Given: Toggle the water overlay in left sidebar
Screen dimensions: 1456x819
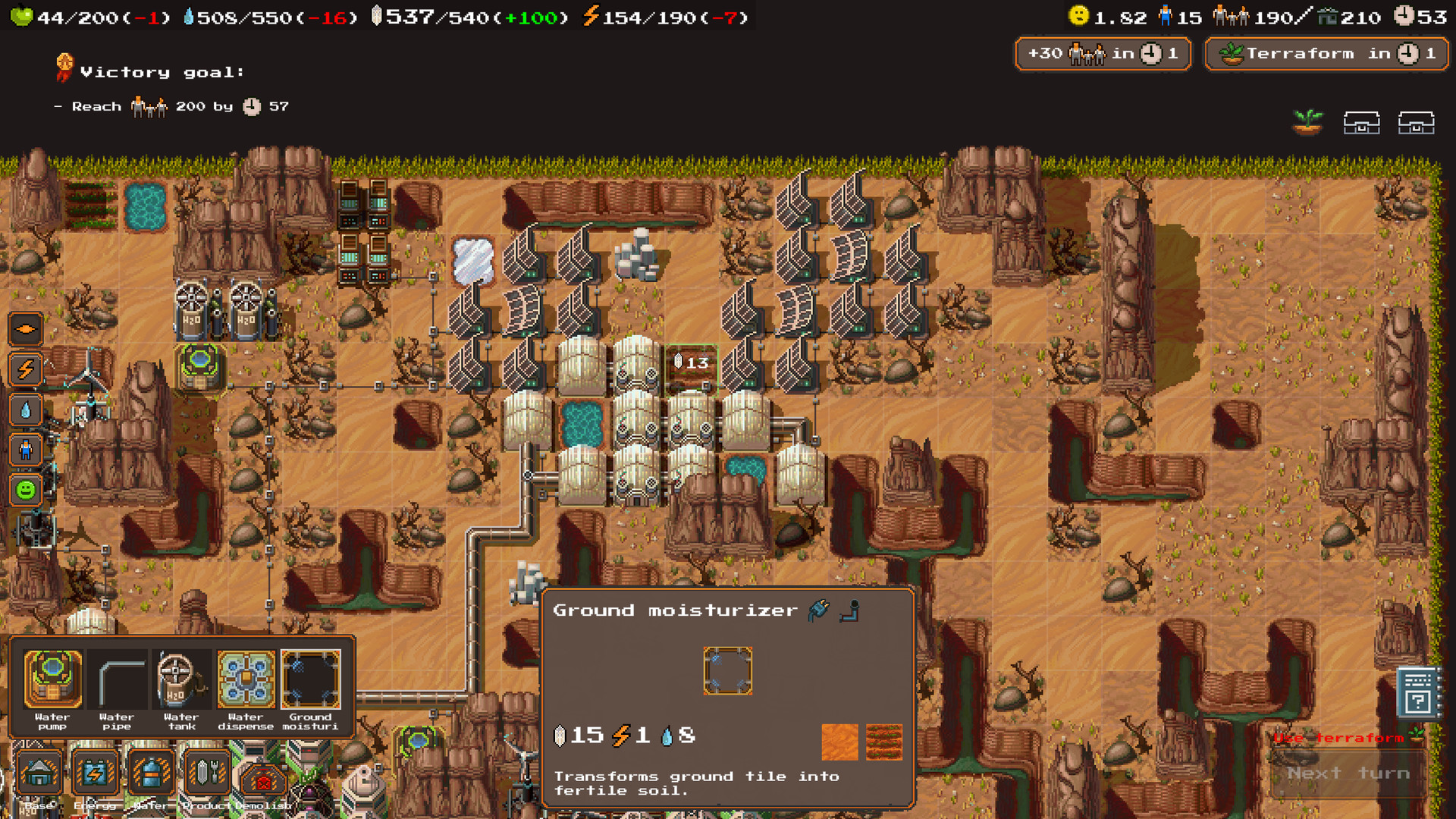Looking at the screenshot, I should click(x=25, y=410).
